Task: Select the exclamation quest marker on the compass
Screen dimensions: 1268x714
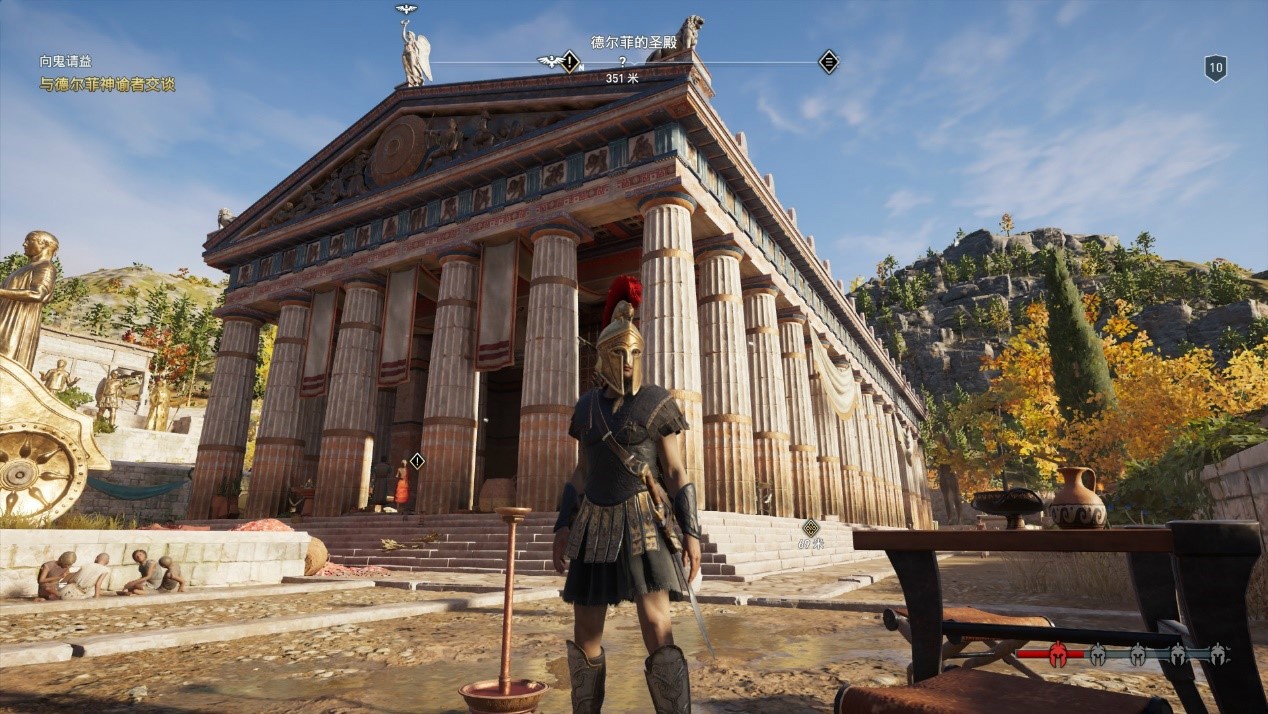Action: 570,62
